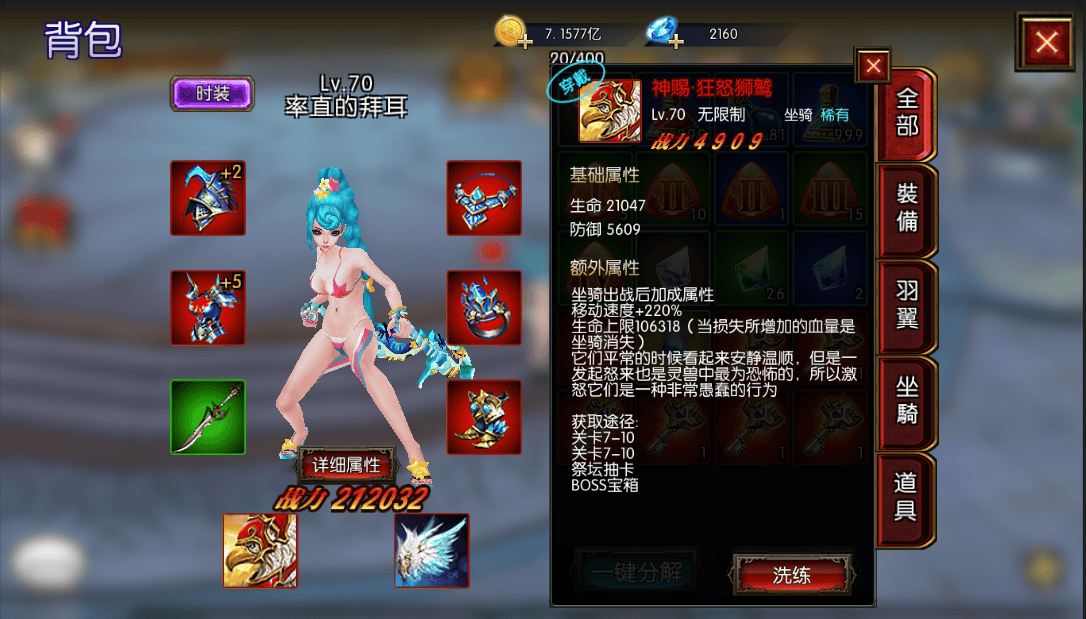Select the +2 helmet equipment slot
This screenshot has height=619, width=1086.
pos(207,198)
